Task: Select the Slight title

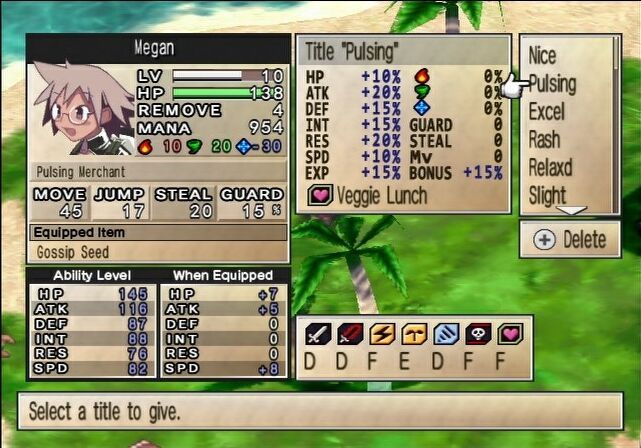Action: tap(548, 194)
